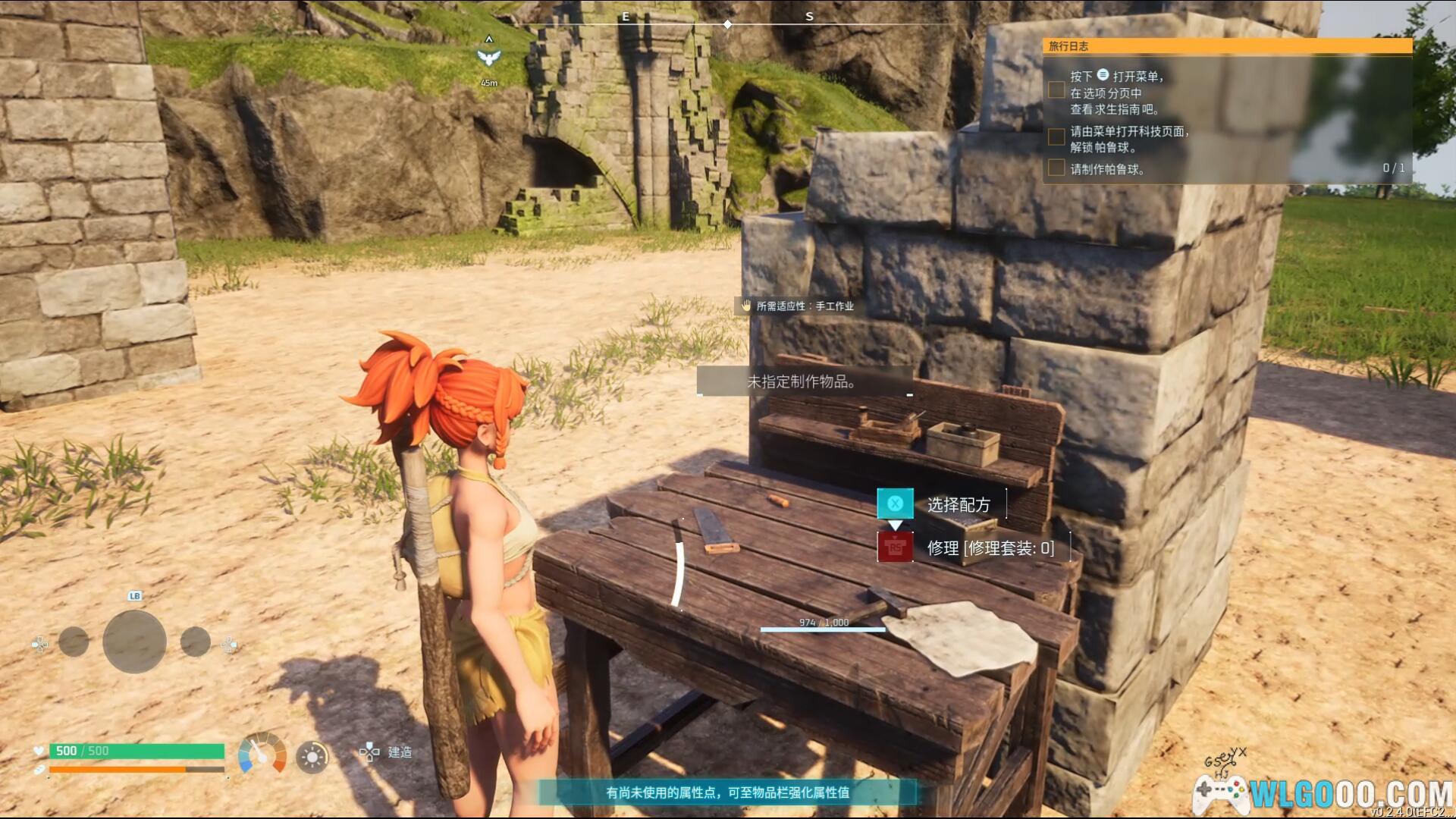Screen dimensions: 1456x819
Task: Tick the 请制作帕鲁球 objective checkbox
Action: tap(1056, 168)
